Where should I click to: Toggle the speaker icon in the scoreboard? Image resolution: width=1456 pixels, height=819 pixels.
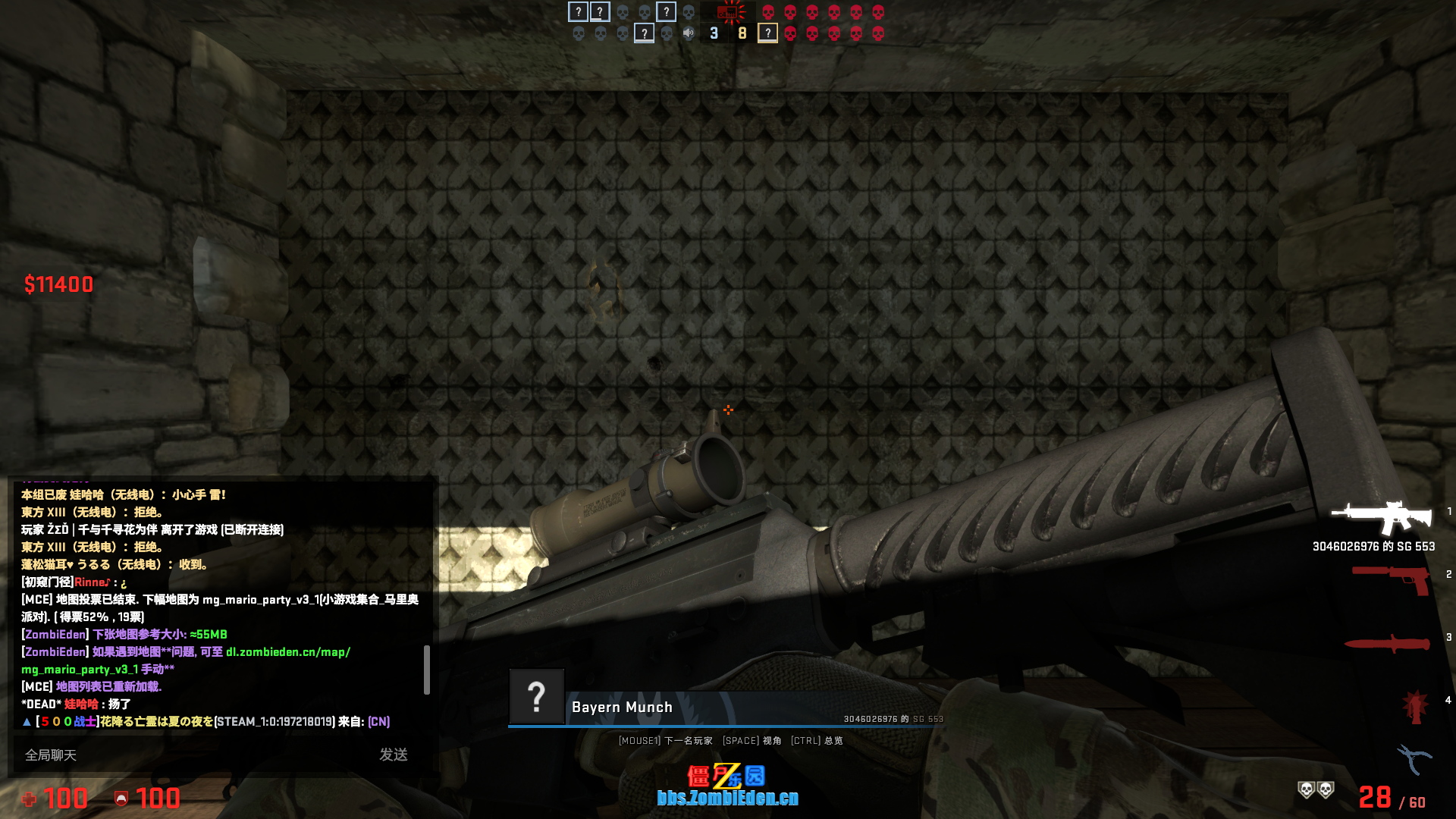click(689, 33)
